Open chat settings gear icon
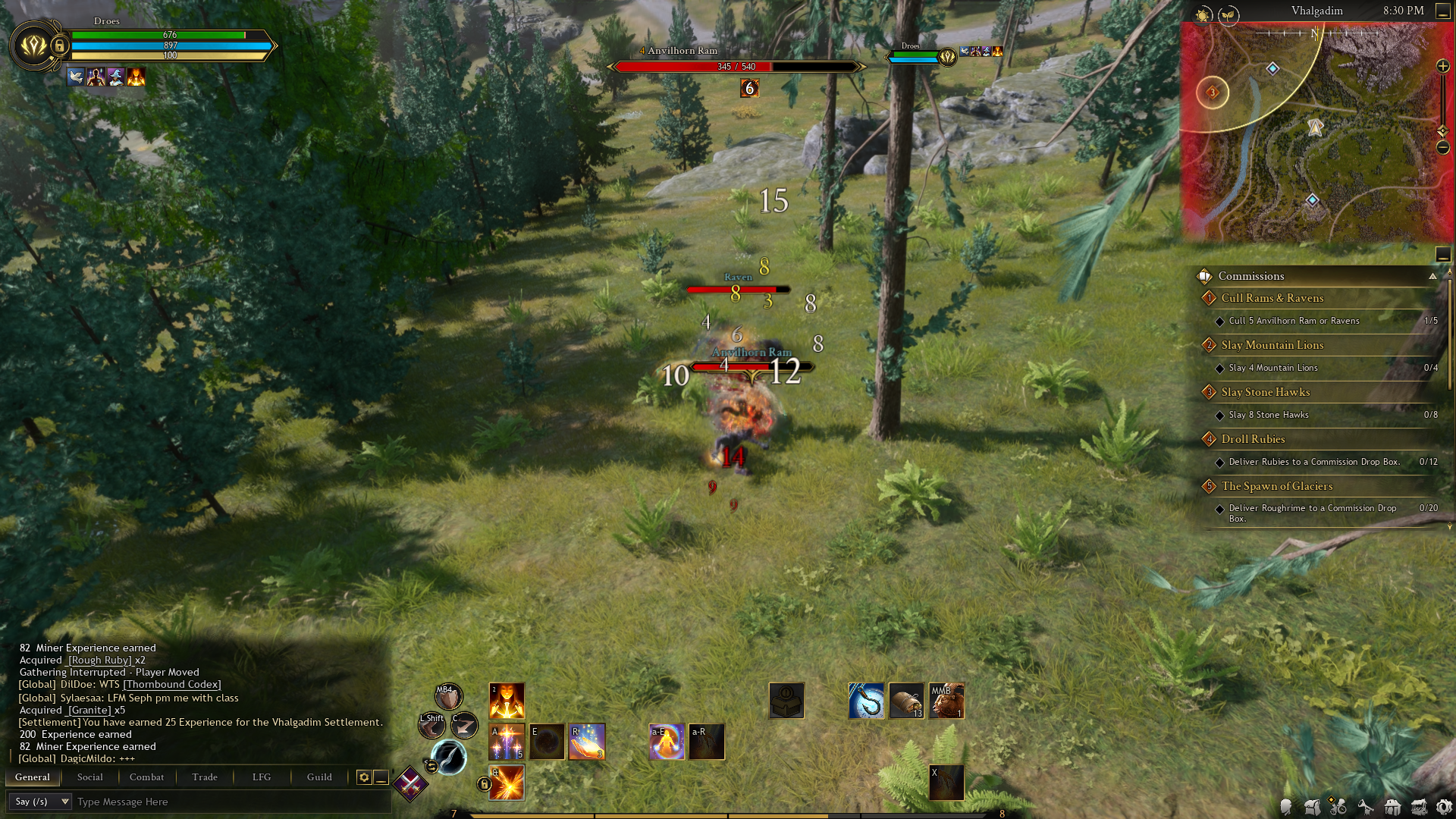This screenshot has height=819, width=1456. 364,777
